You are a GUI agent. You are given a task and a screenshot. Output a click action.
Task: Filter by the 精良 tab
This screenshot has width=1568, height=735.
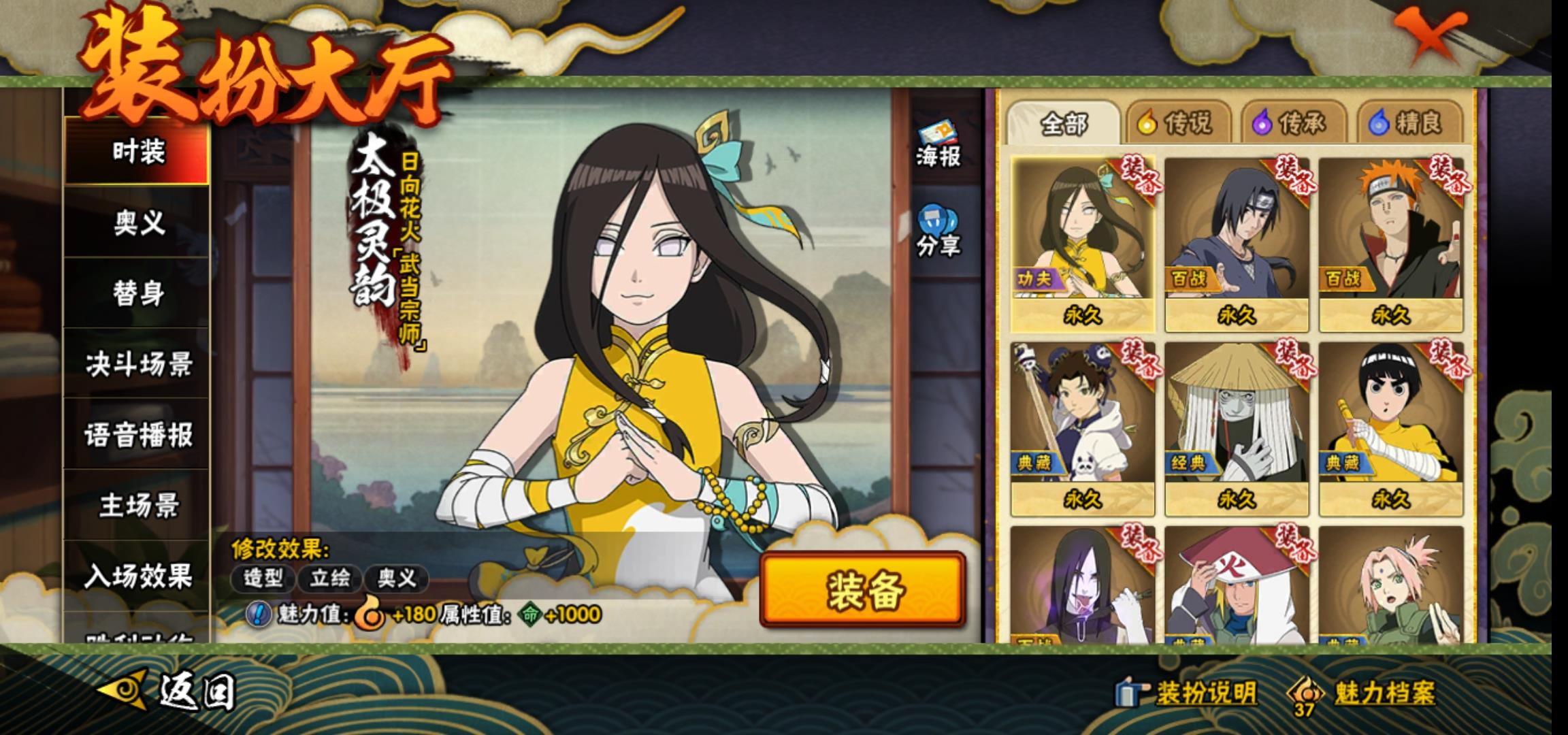[x=1409, y=123]
